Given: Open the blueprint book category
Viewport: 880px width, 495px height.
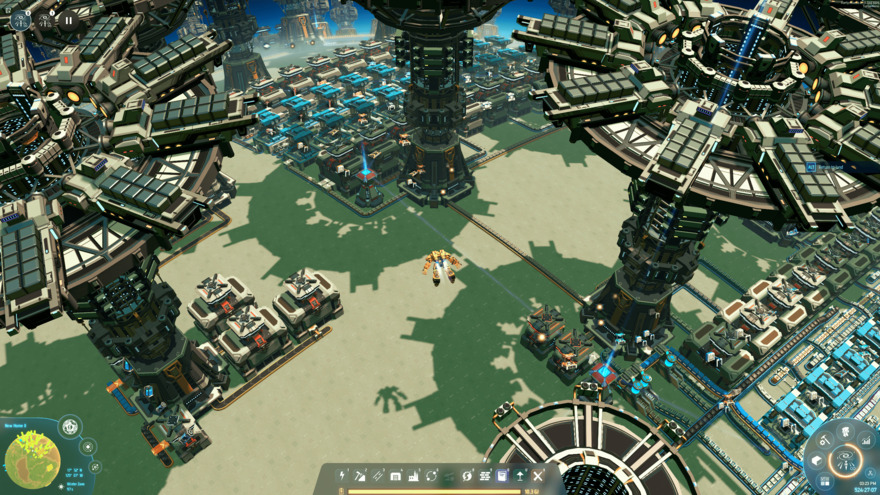Looking at the screenshot, I should point(502,476).
